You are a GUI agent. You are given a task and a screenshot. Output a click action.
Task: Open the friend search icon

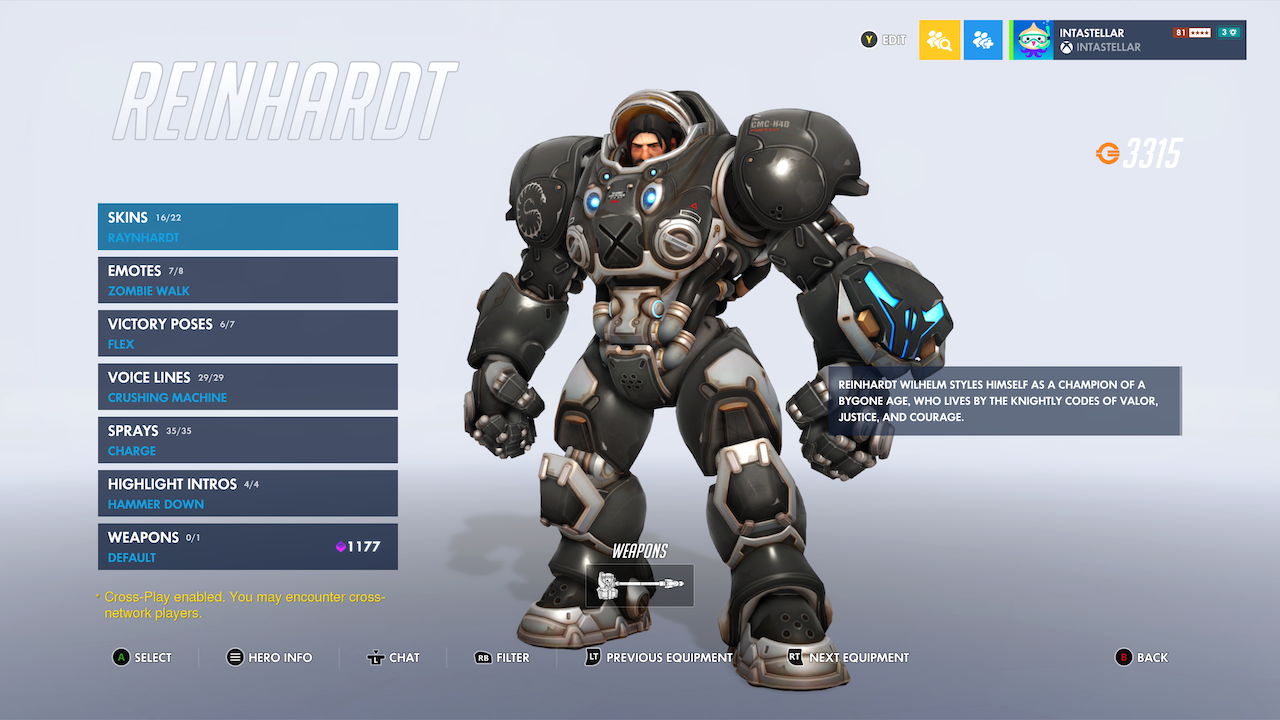[939, 40]
